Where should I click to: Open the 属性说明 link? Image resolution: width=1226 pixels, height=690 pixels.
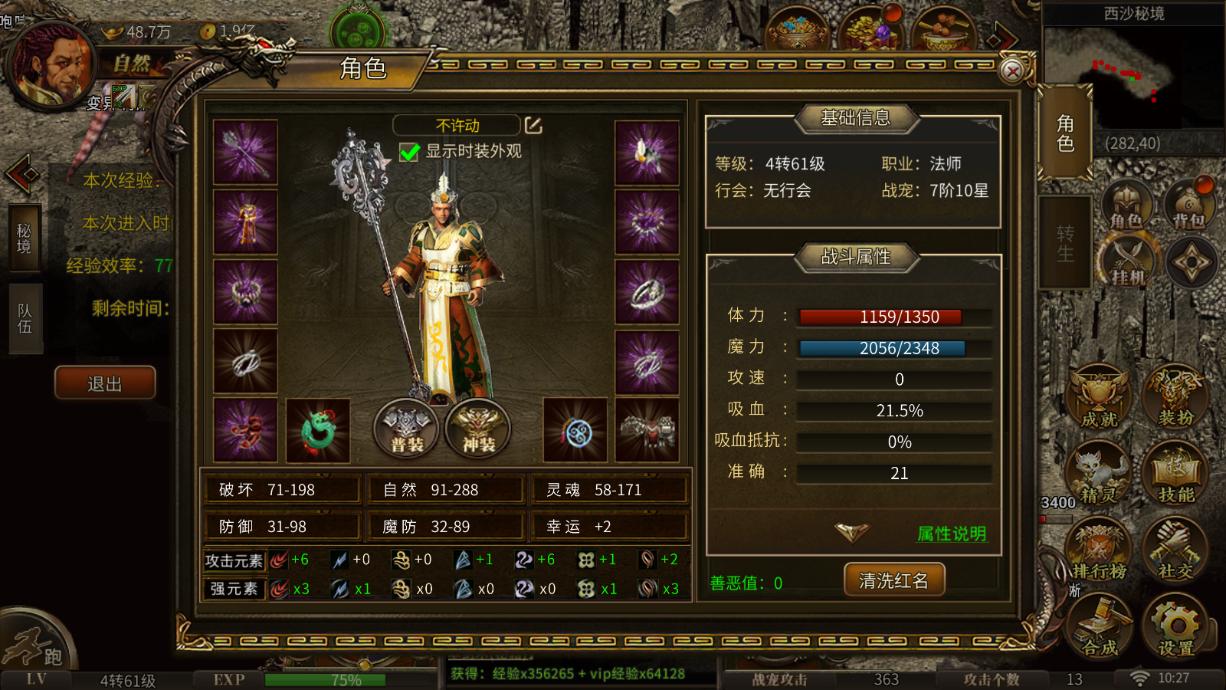tap(951, 534)
